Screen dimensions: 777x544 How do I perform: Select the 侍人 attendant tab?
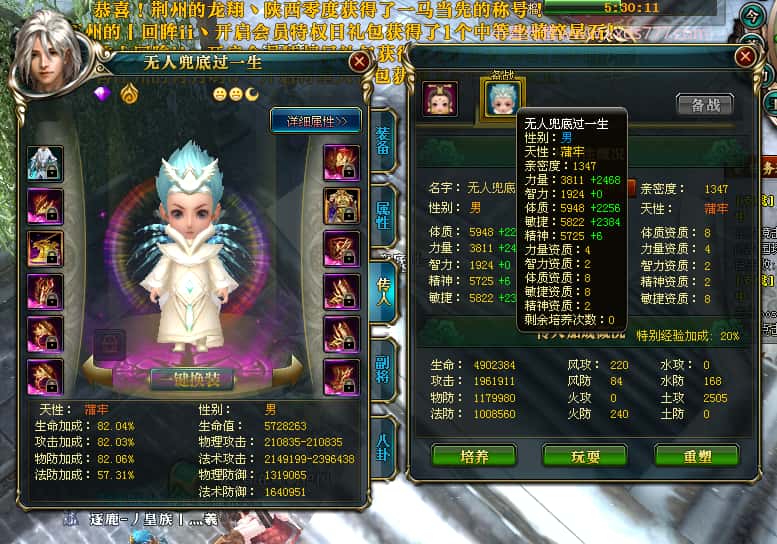pyautogui.click(x=383, y=284)
